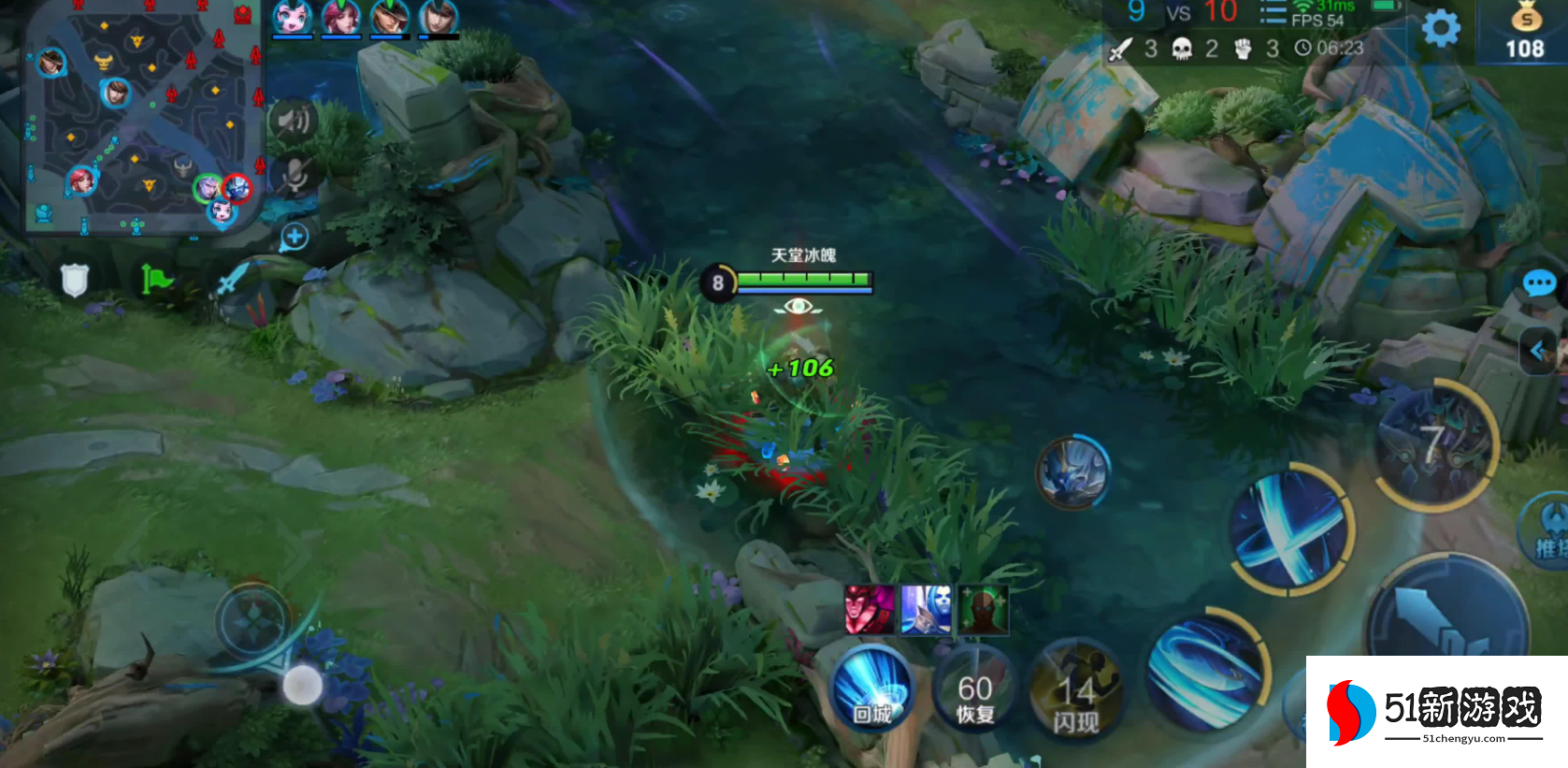
Task: Send the sword attack signal
Action: pos(232,279)
